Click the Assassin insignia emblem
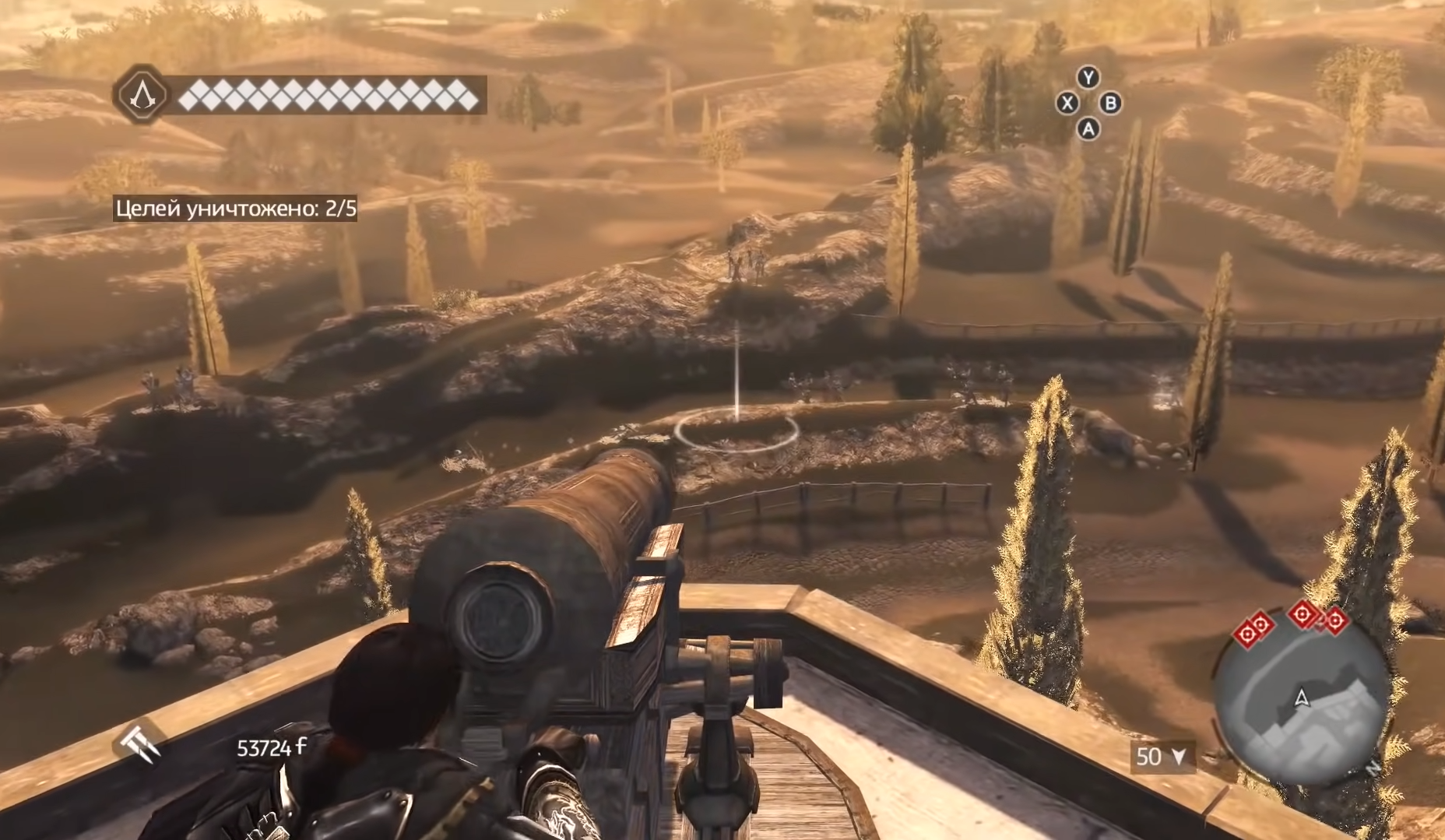The width and height of the screenshot is (1445, 840). point(142,94)
